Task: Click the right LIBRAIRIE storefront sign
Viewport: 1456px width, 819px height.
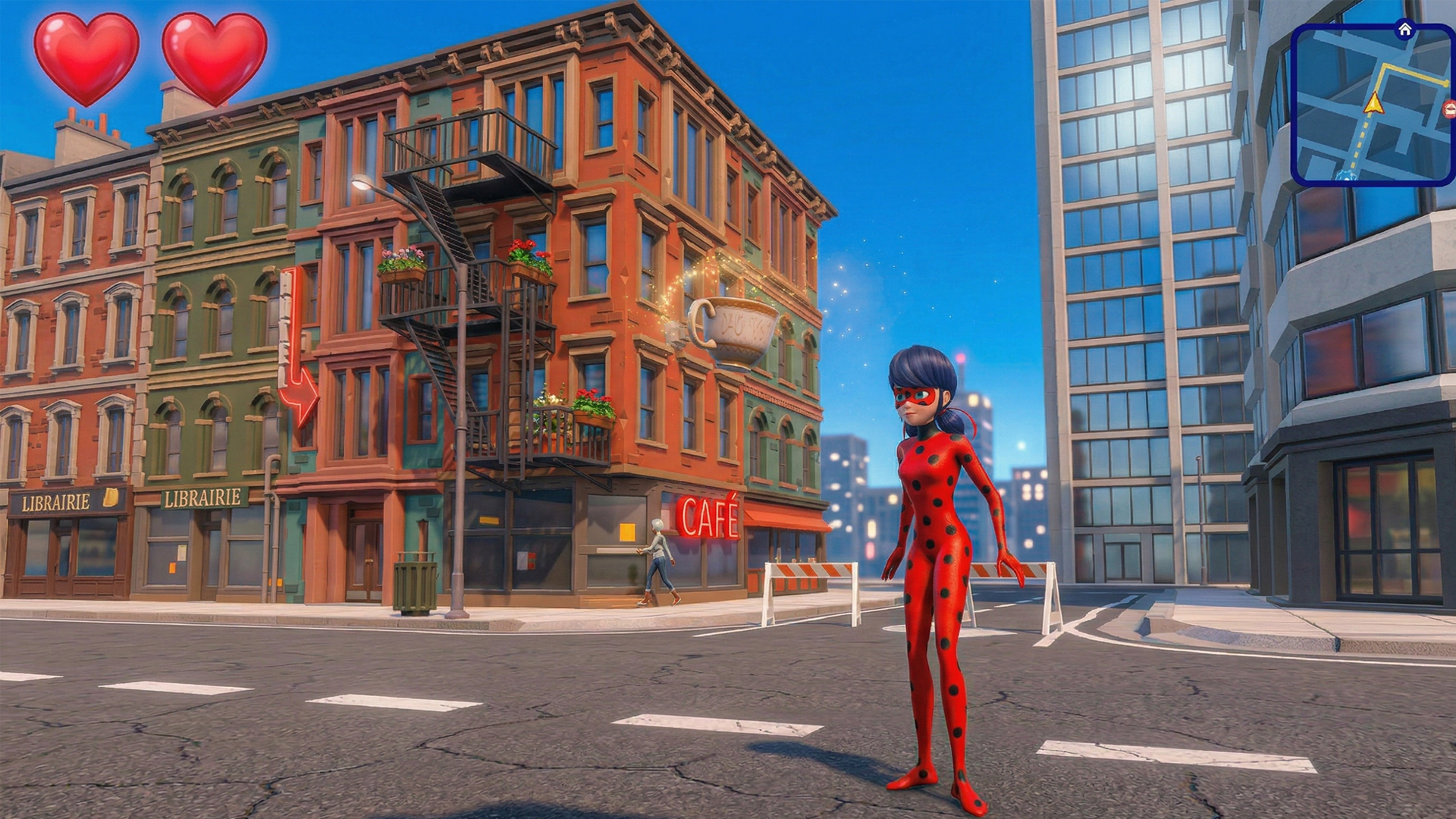Action: 205,498
